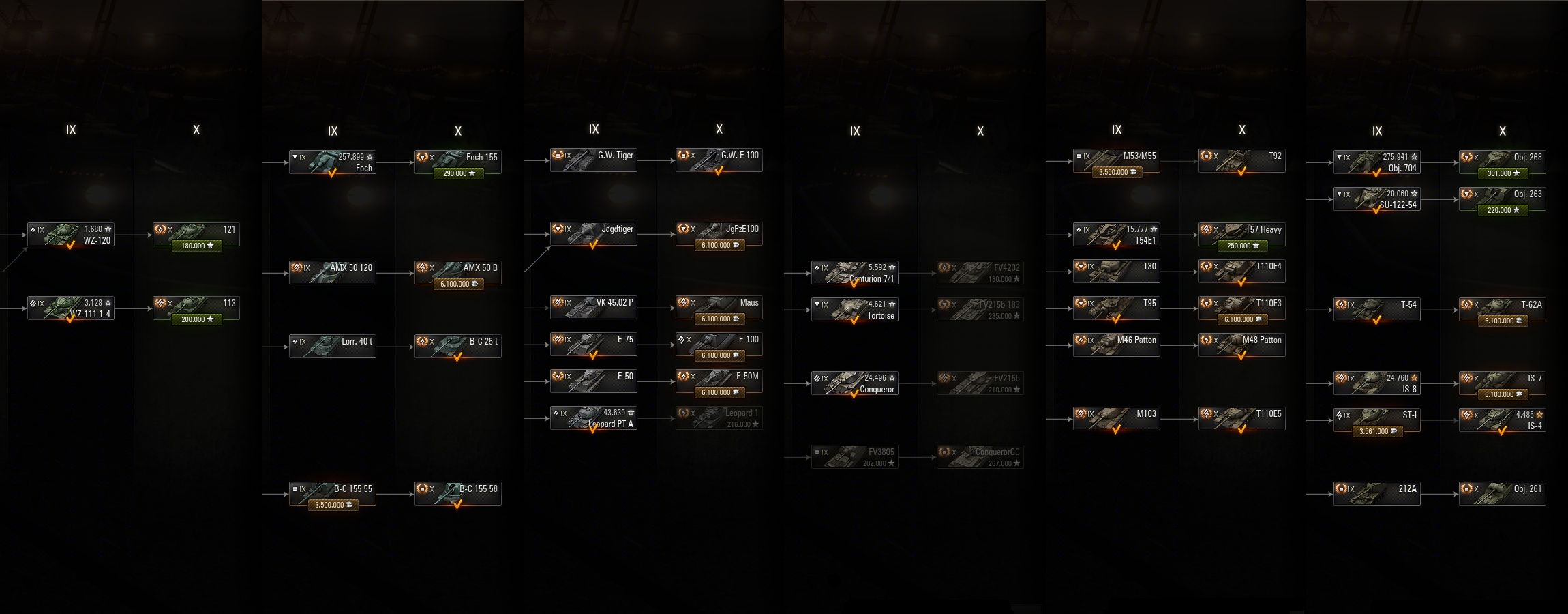Select the Conqueror heavy tank
This screenshot has height=614, width=1568.
[855, 383]
